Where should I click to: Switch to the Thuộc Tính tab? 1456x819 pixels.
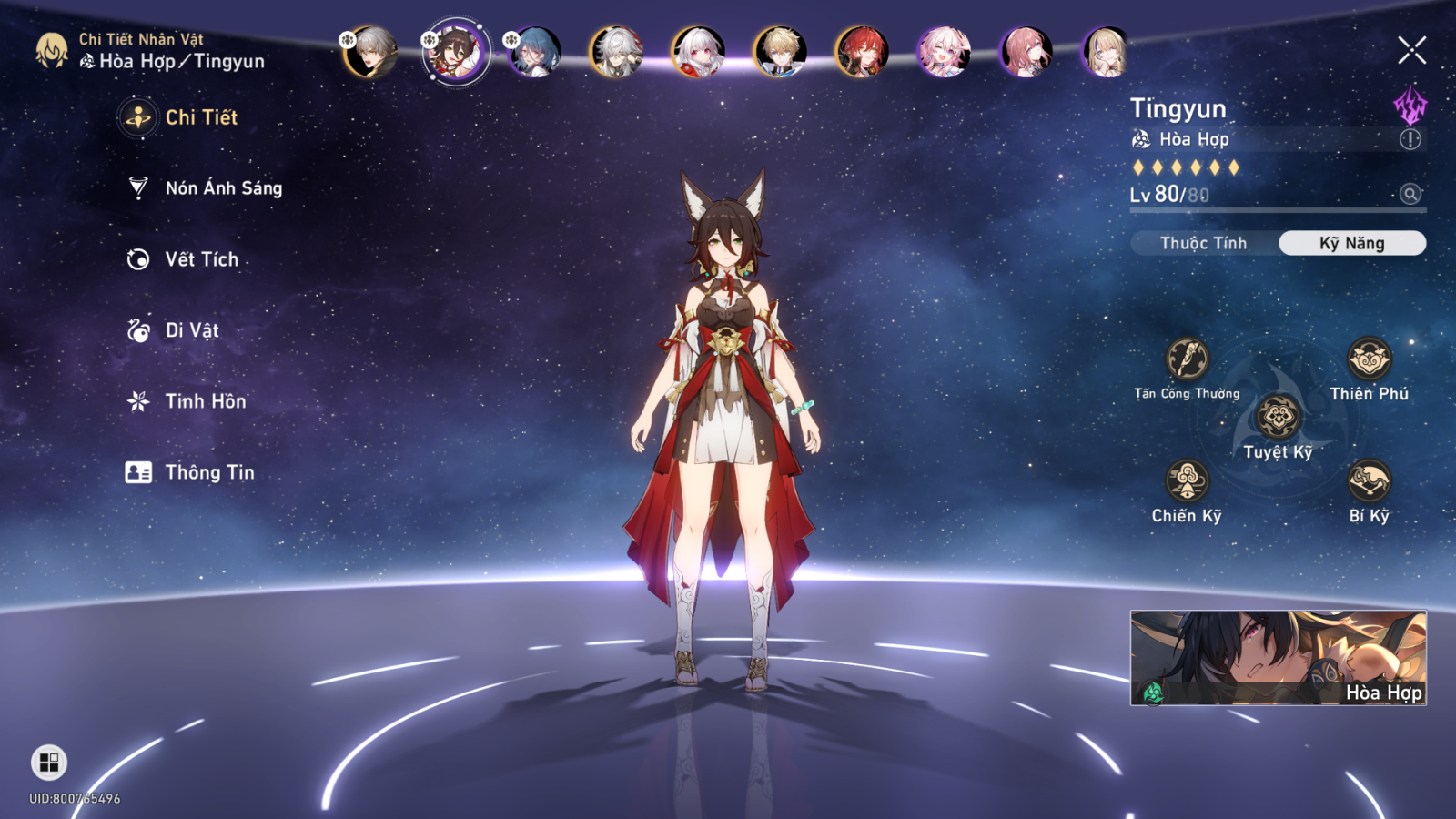pos(1203,243)
